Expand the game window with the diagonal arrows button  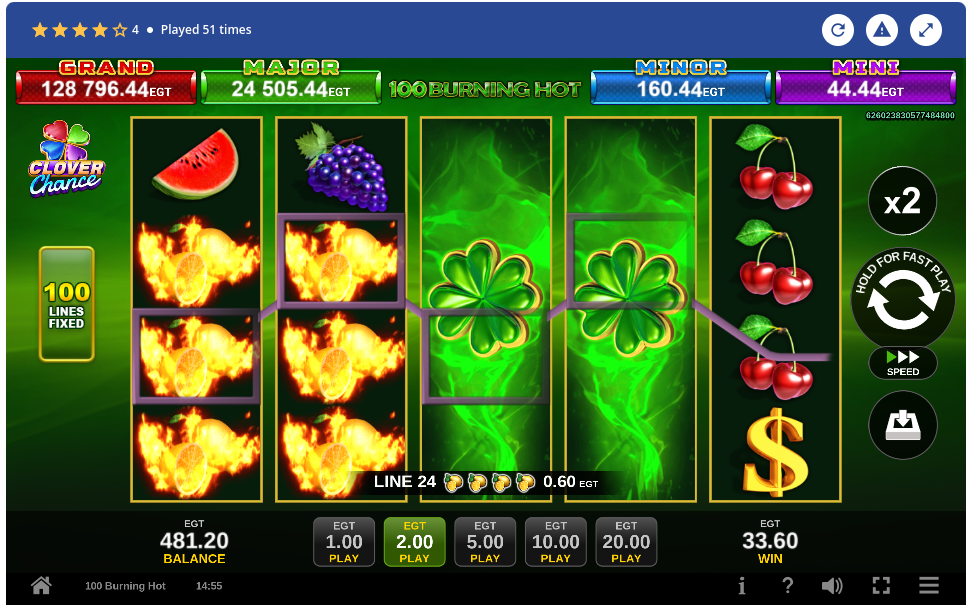click(x=926, y=30)
